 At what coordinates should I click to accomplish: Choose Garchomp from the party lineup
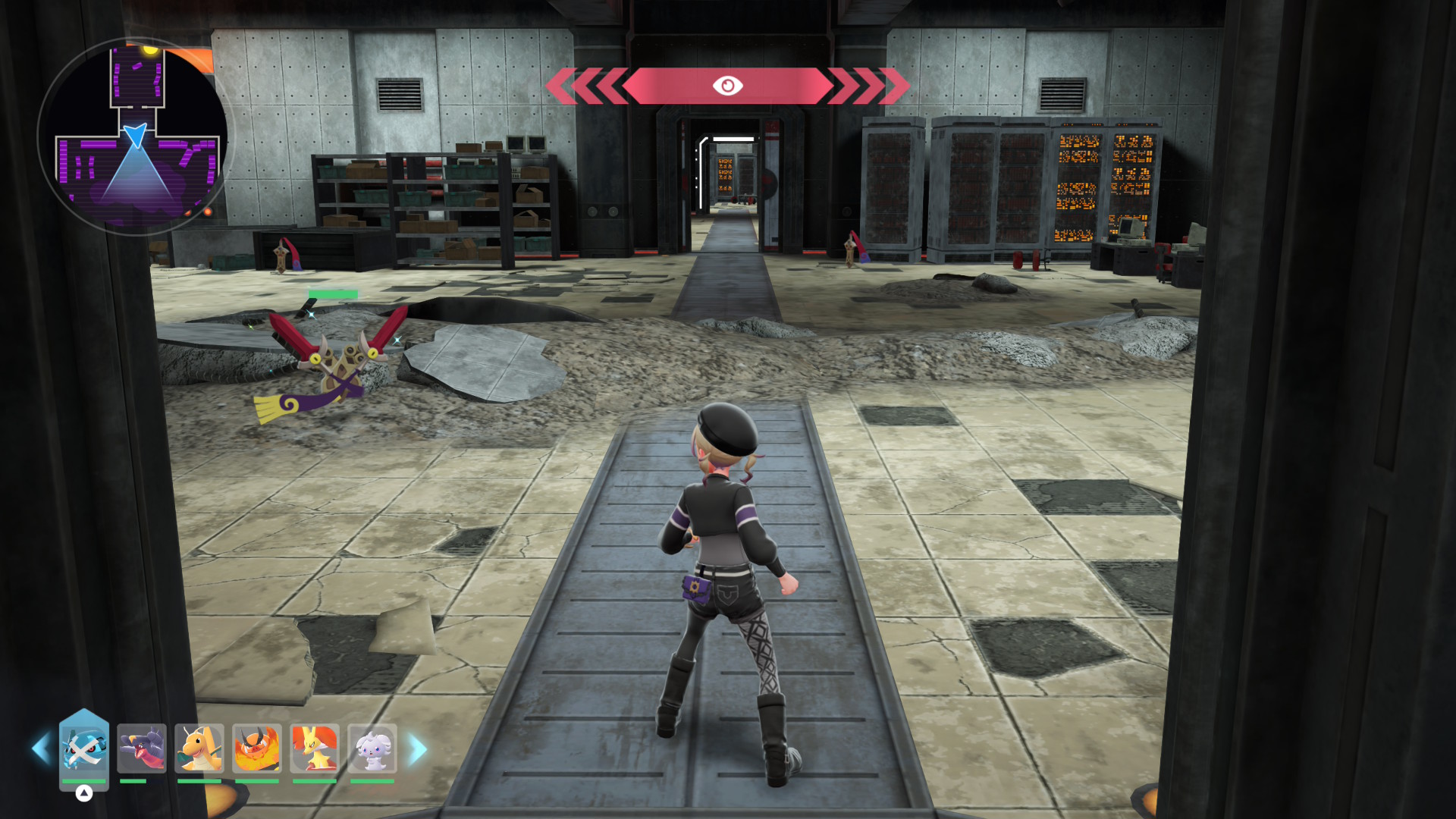[142, 748]
